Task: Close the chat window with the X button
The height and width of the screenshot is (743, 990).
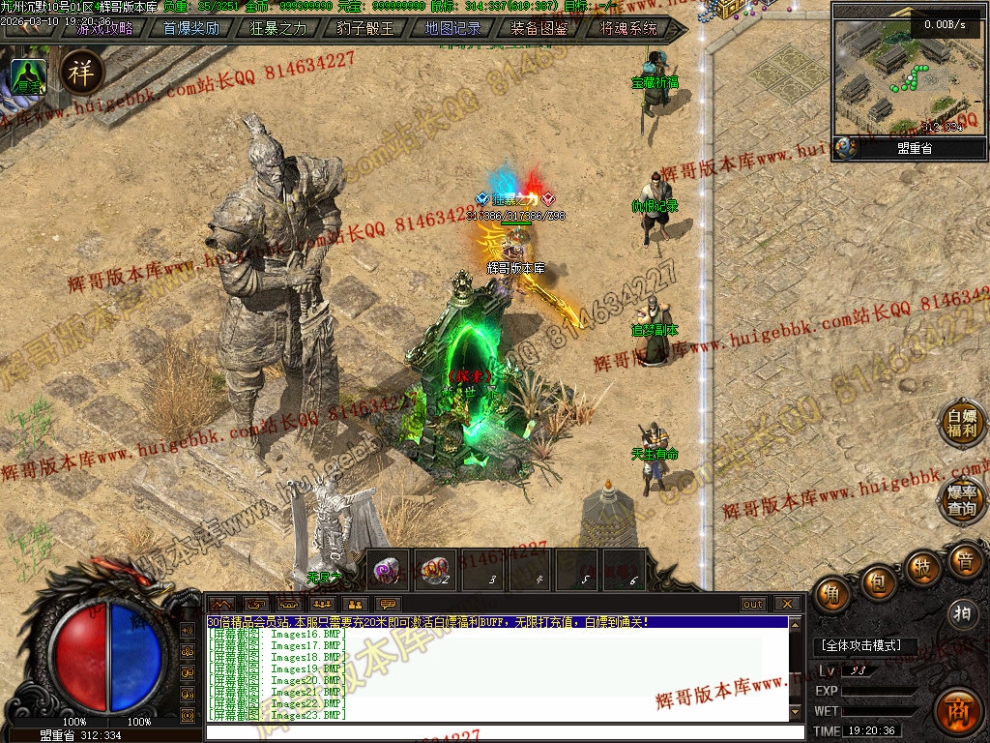Action: point(787,604)
